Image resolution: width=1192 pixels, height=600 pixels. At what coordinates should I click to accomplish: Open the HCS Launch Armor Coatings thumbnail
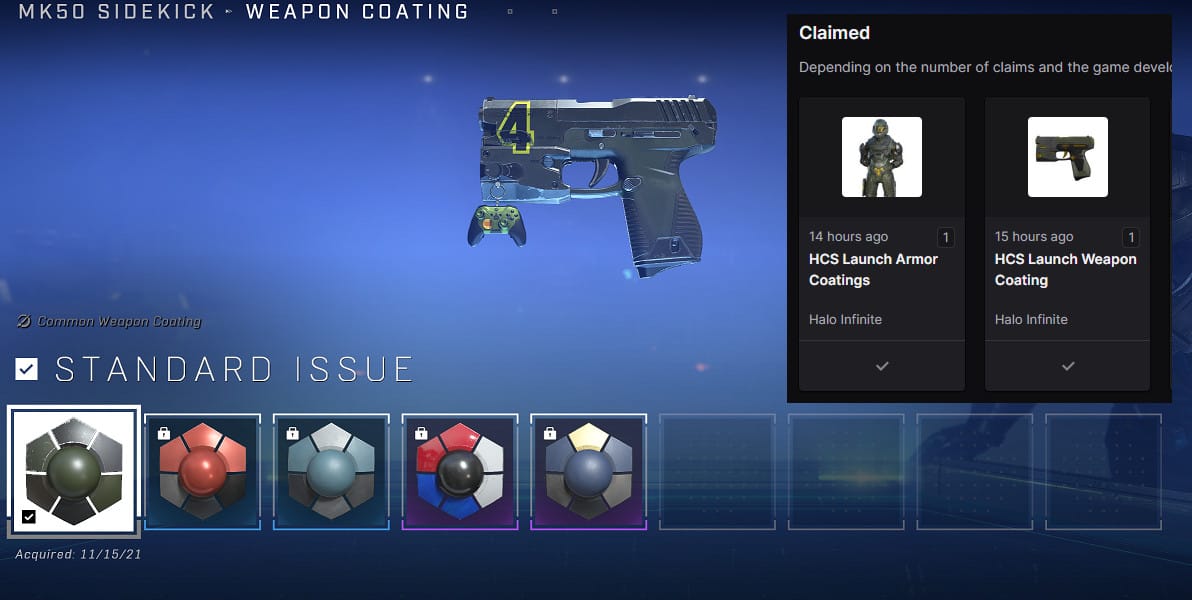(881, 157)
